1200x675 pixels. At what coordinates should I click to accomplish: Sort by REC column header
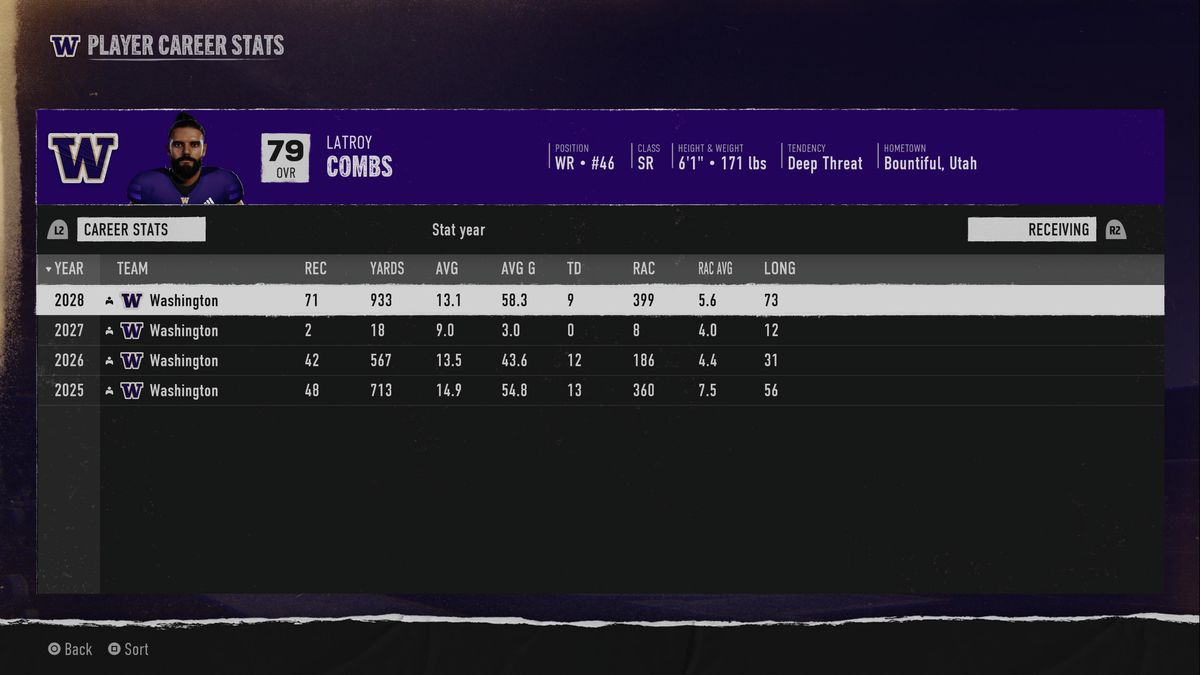[x=315, y=268]
